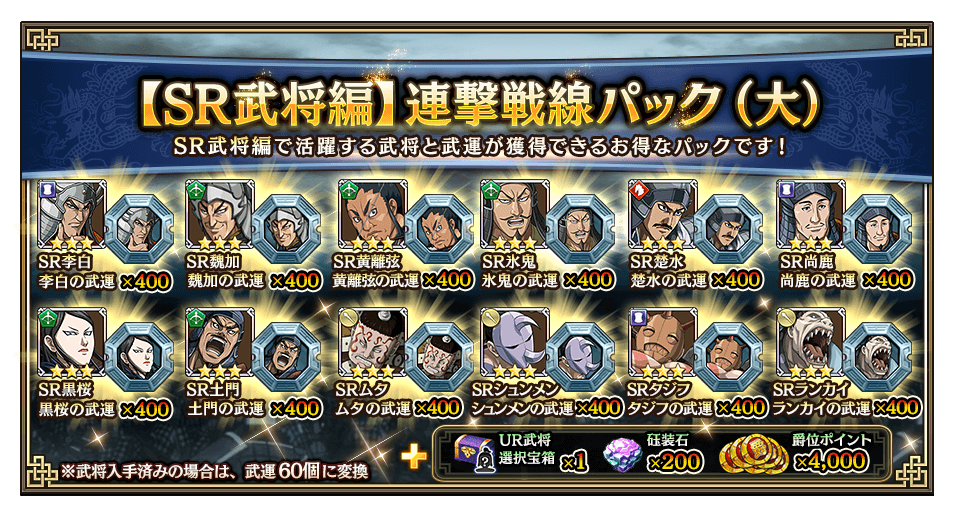Choose the SR黄離弦 character portrait
This screenshot has height=514, width=954.
367,216
